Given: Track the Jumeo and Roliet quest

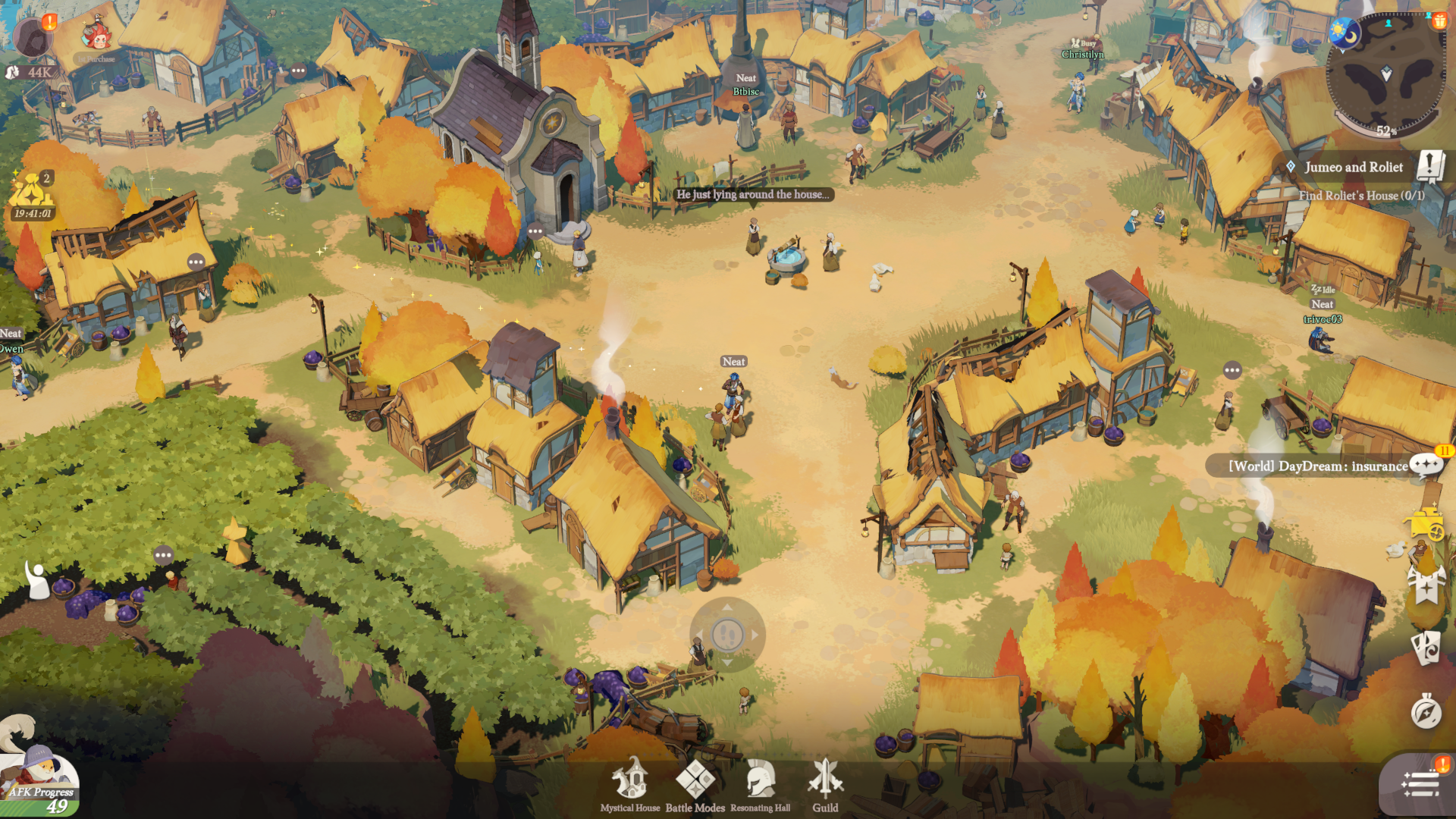Looking at the screenshot, I should tap(1354, 168).
